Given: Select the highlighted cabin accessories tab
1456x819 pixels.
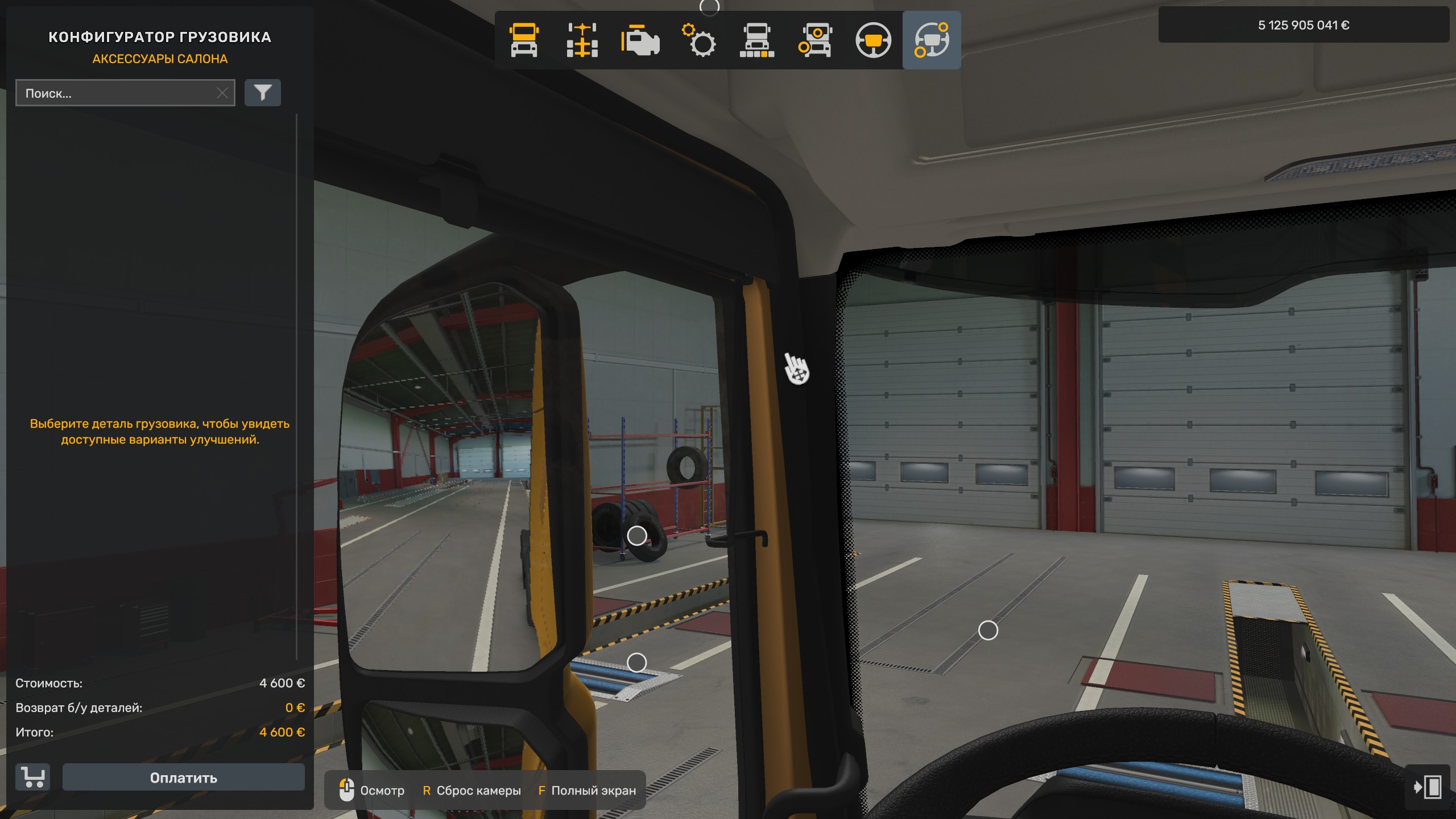Looking at the screenshot, I should pos(932,40).
